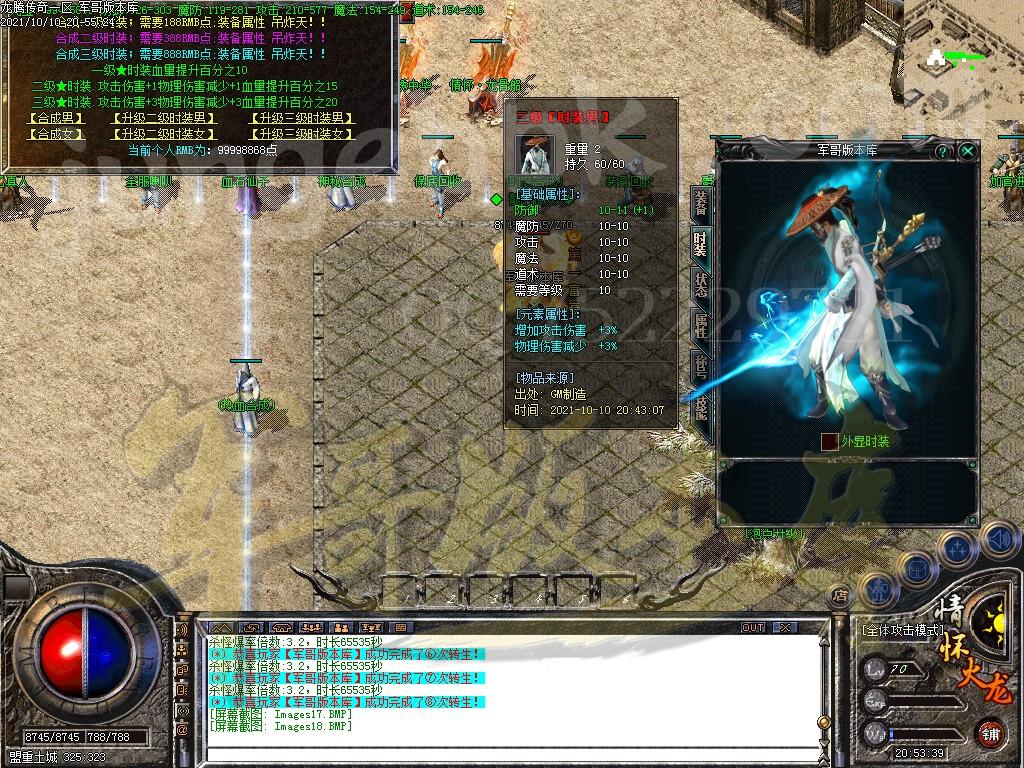
Task: Open the character panel's question mark help
Action: pyautogui.click(x=942, y=151)
